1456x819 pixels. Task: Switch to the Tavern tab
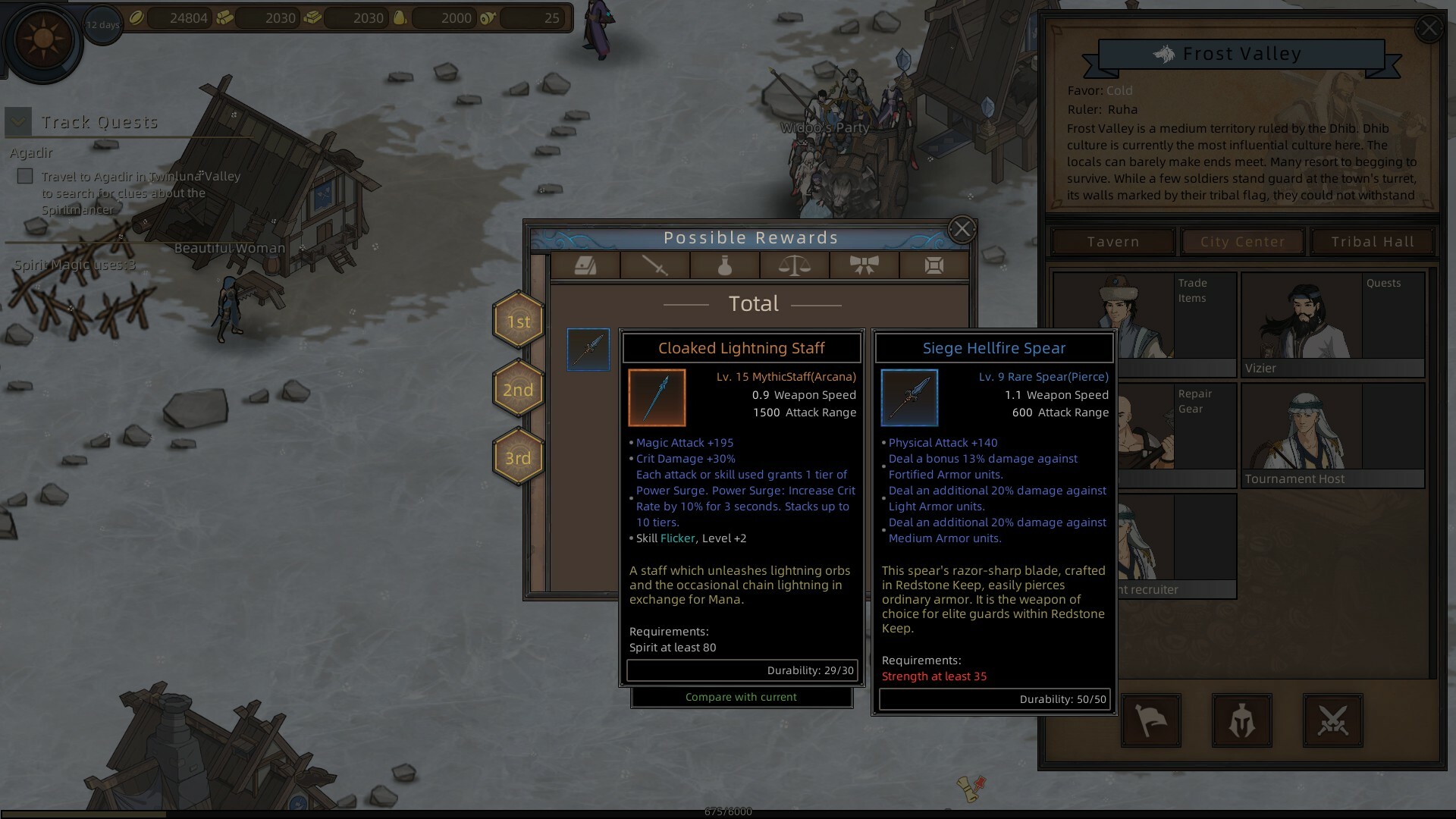pyautogui.click(x=1112, y=241)
